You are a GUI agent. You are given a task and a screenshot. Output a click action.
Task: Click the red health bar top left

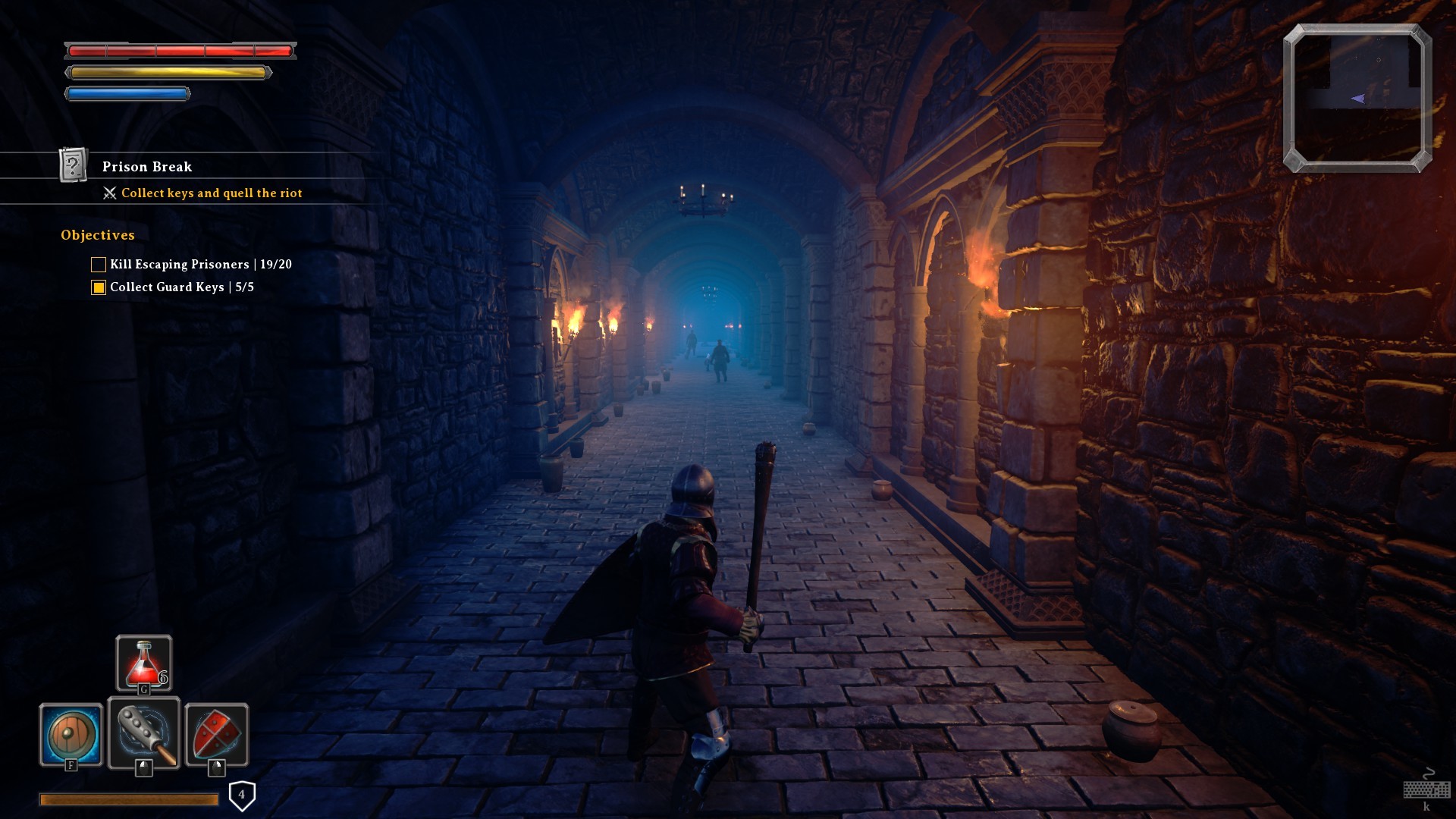(x=180, y=51)
